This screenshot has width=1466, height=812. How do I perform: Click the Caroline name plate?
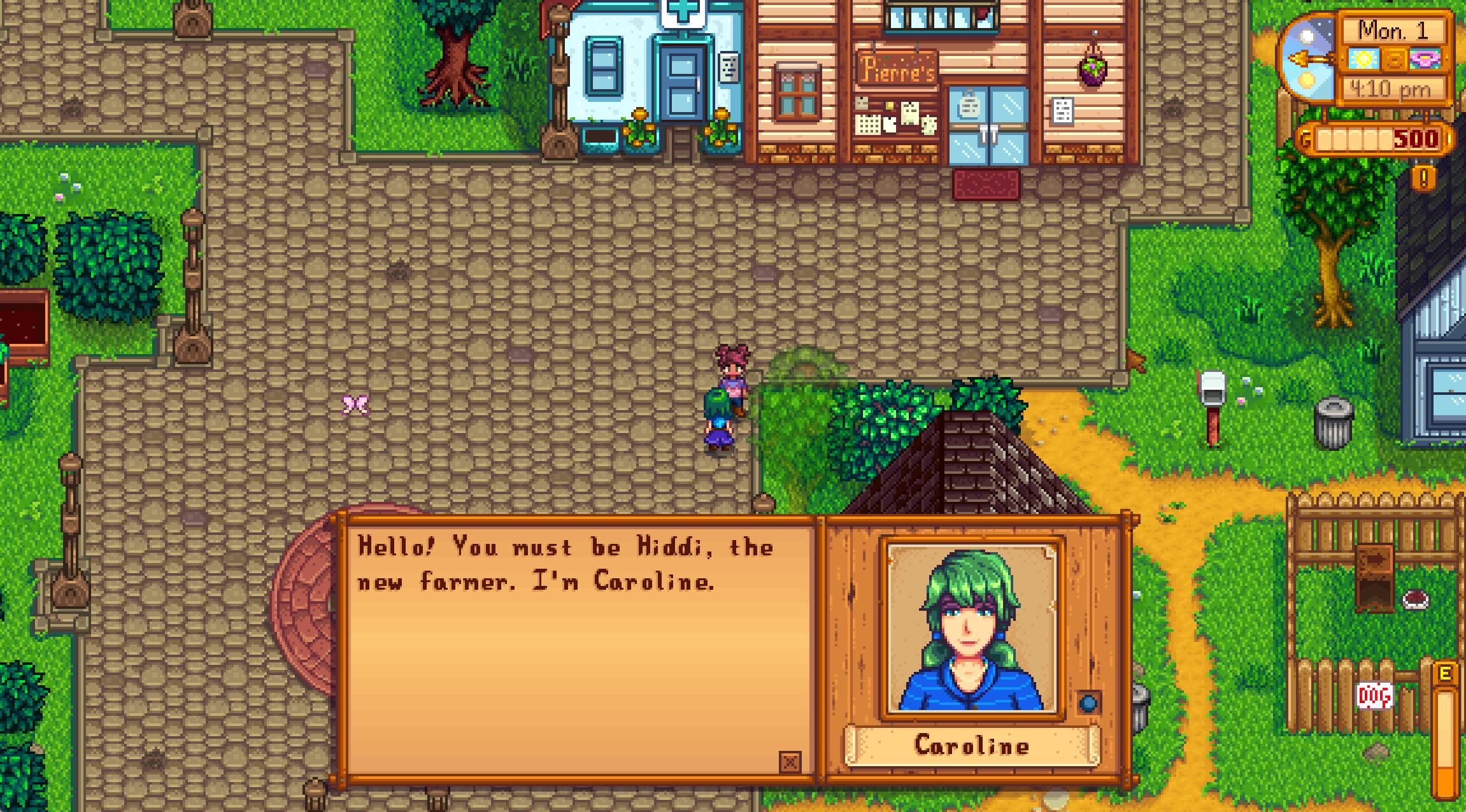tap(971, 745)
